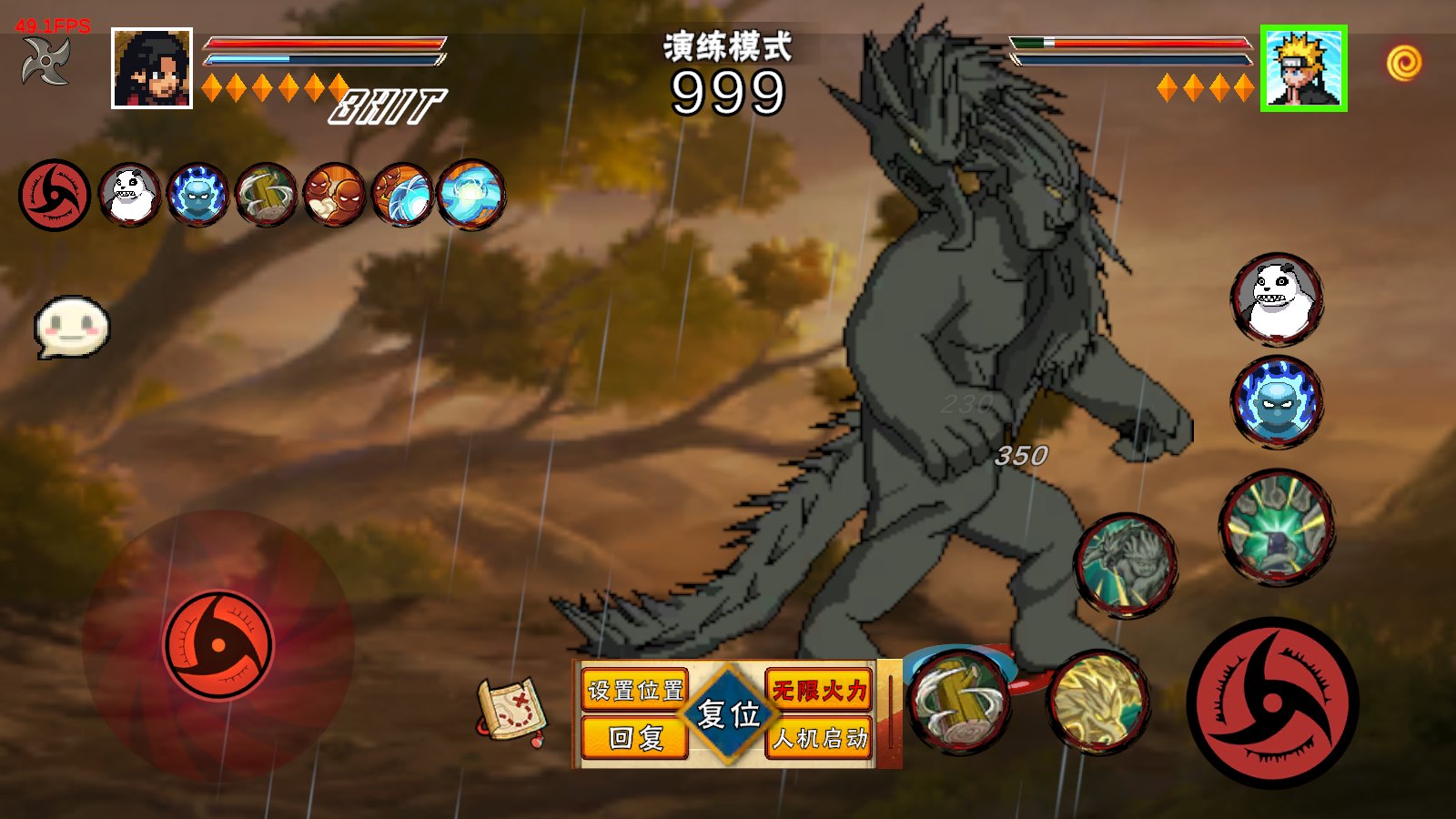
Task: Start the AI with 人机启动
Action: (818, 737)
